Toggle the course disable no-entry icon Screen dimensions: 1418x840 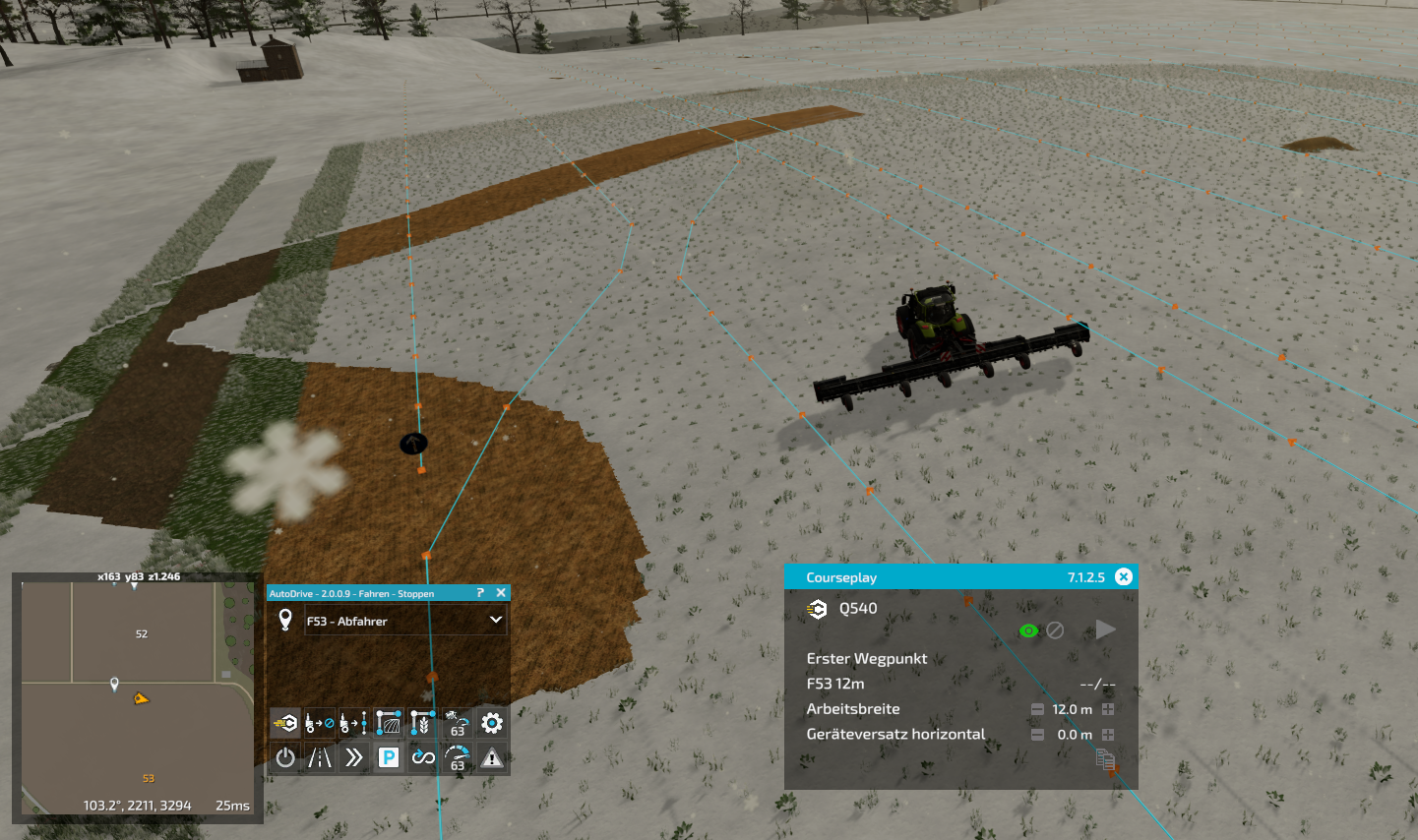click(1056, 630)
